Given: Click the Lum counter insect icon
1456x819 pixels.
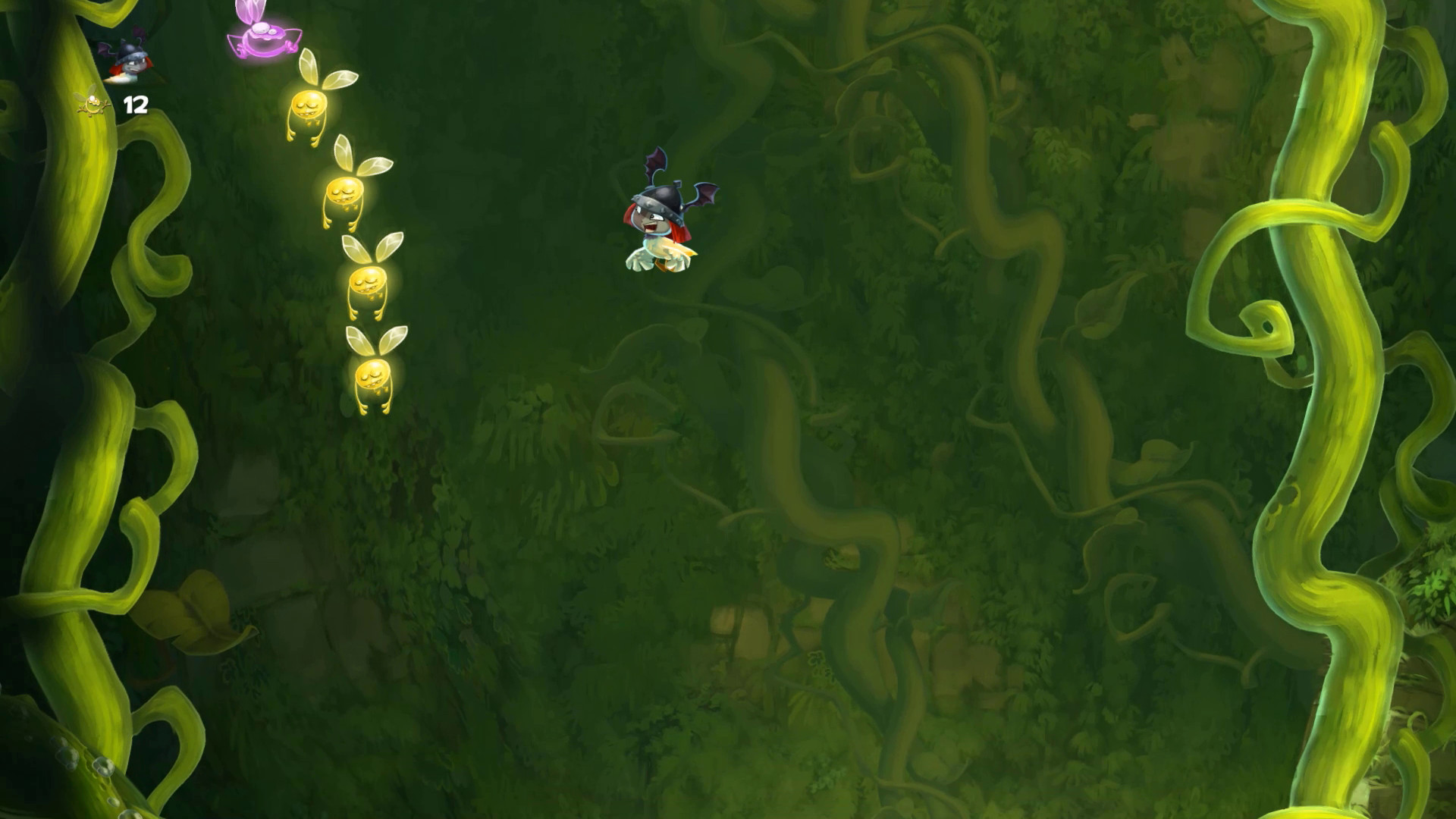Looking at the screenshot, I should [x=91, y=104].
